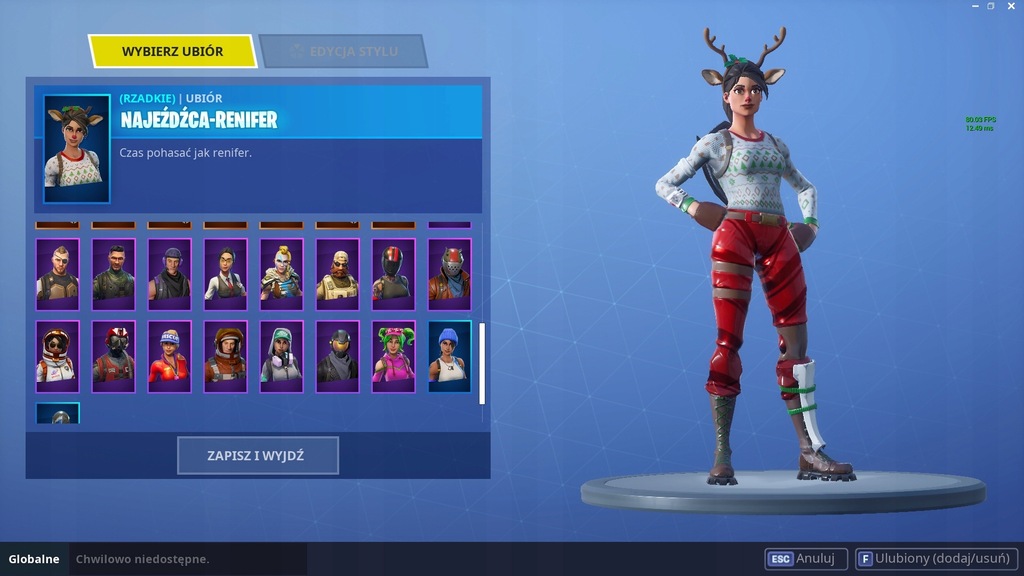Choose the orange astronaut helmet outfit
Image resolution: width=1024 pixels, height=576 pixels.
click(225, 356)
